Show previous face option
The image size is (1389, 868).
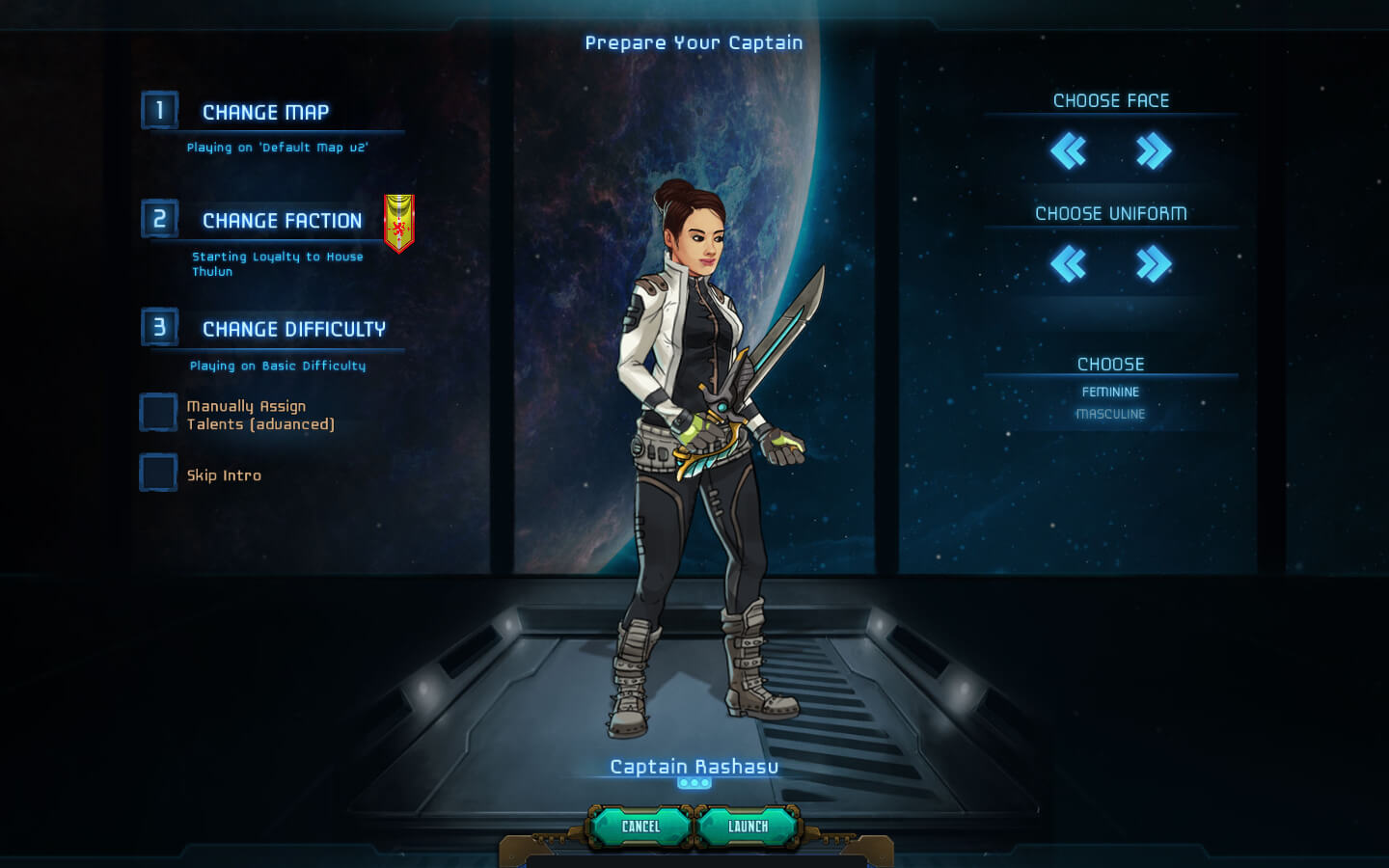[x=1068, y=151]
